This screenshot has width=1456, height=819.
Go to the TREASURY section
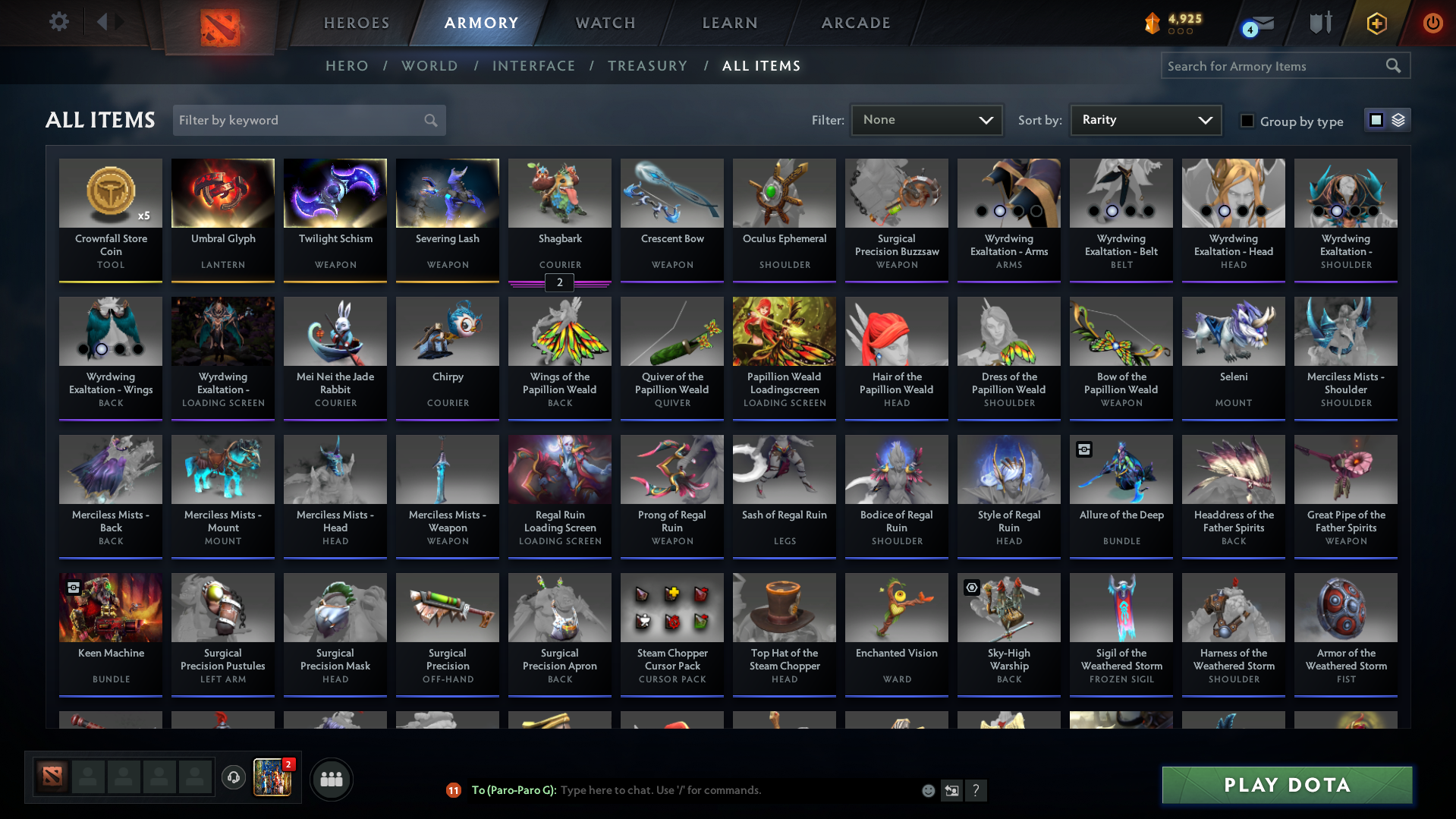point(647,66)
